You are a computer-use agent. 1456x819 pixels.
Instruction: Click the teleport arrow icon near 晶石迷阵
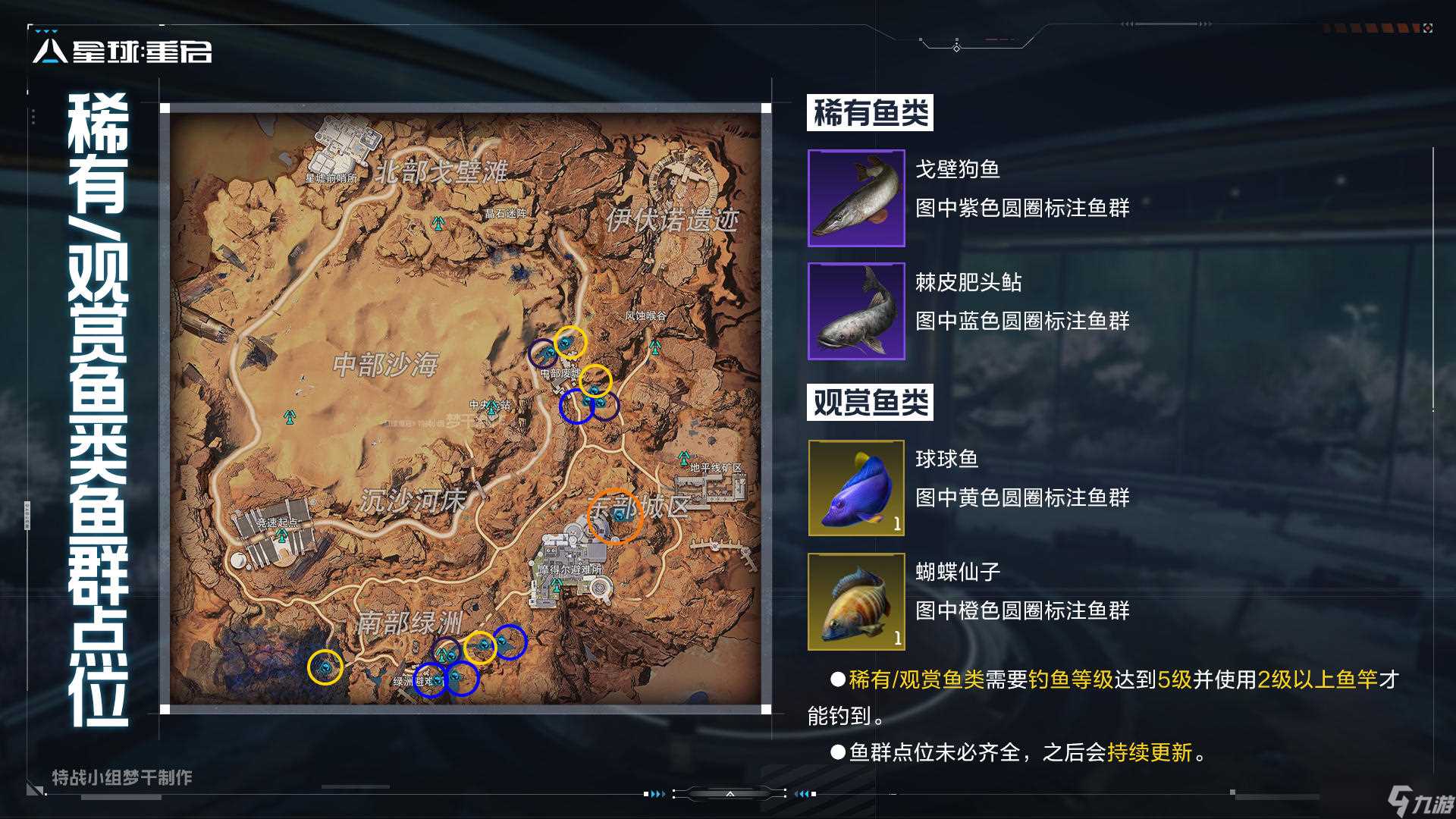[438, 224]
